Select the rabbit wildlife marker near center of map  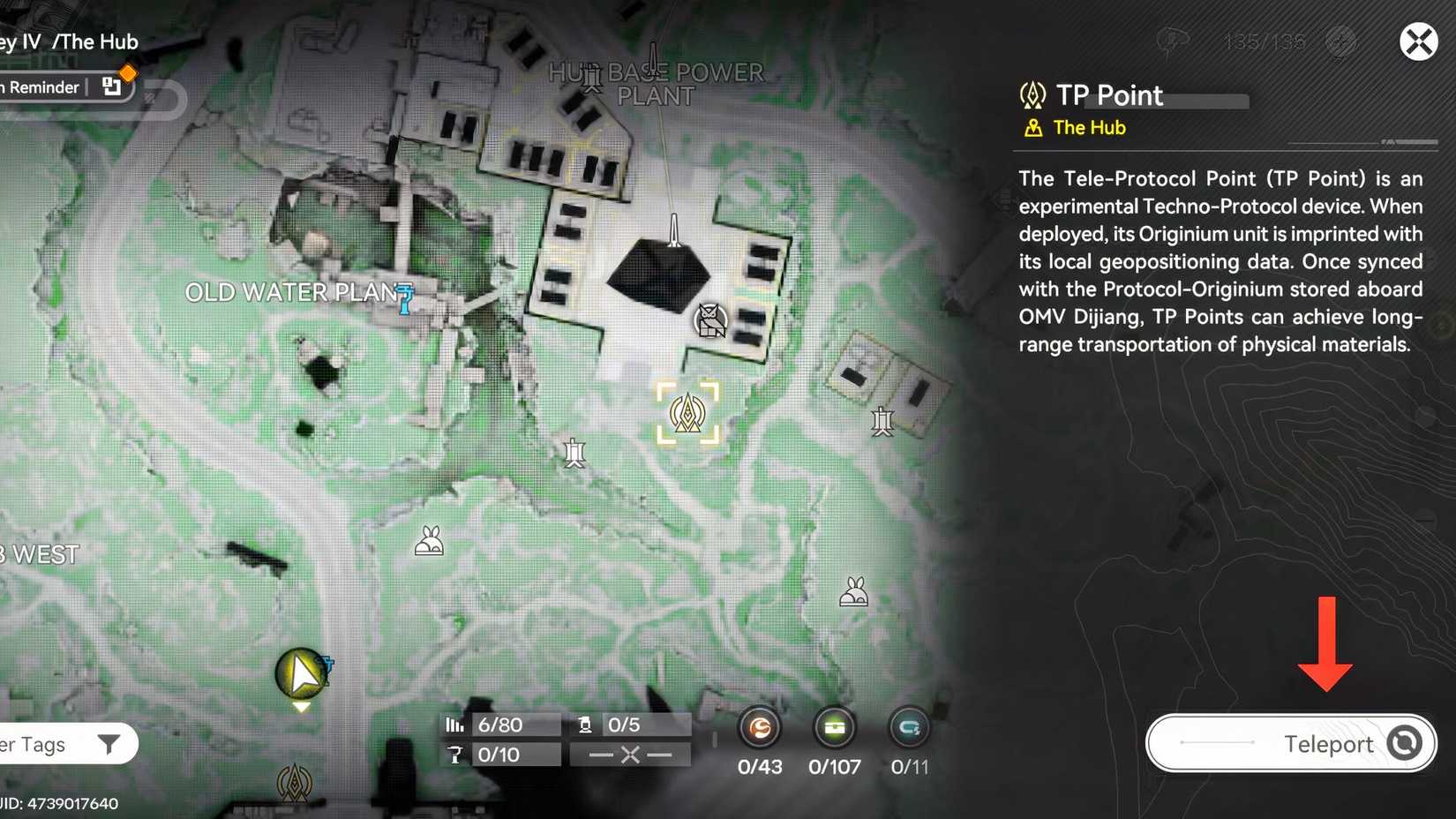point(430,539)
